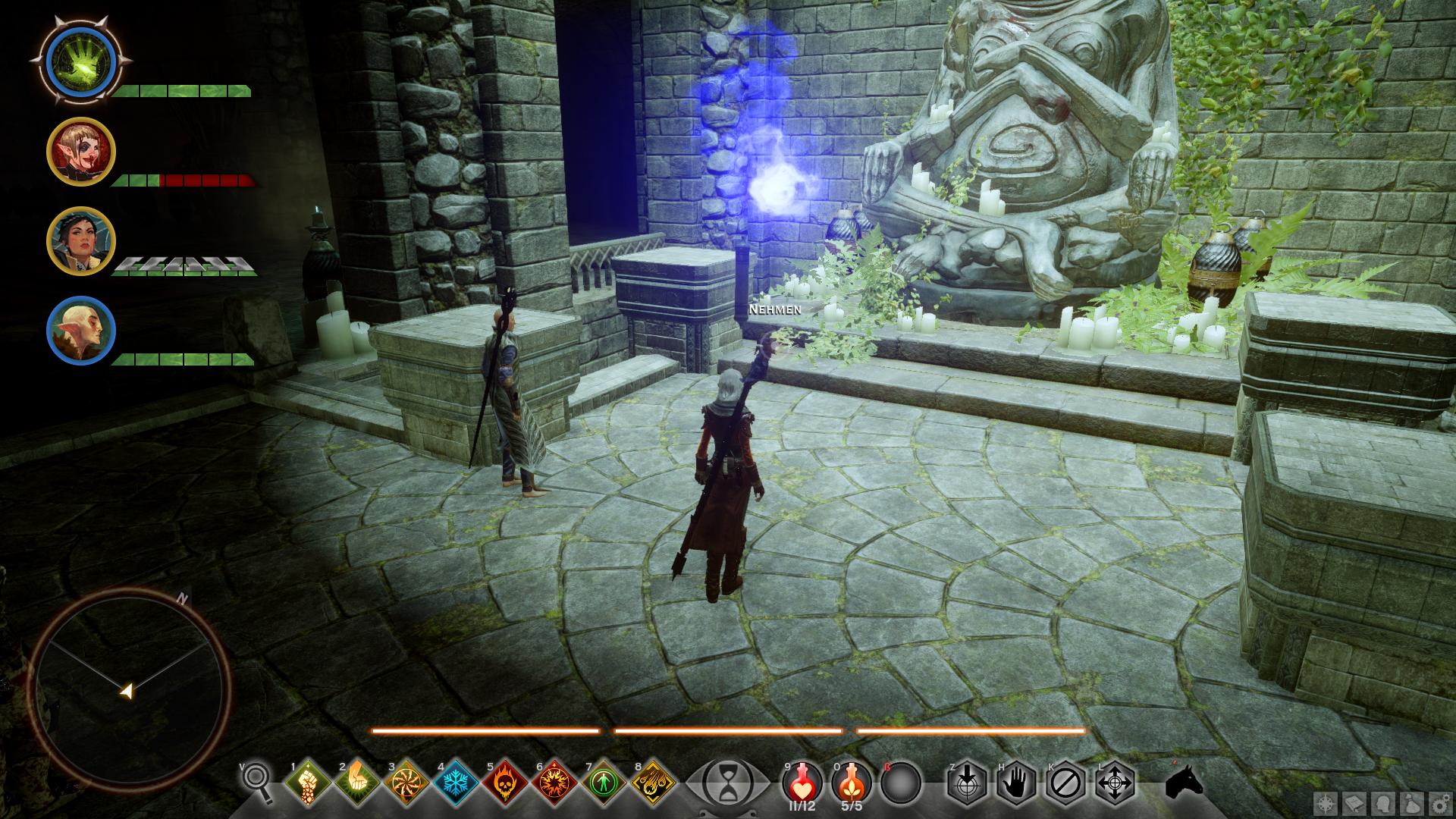Drink the red heart health potion
The height and width of the screenshot is (819, 1456).
coord(803,781)
